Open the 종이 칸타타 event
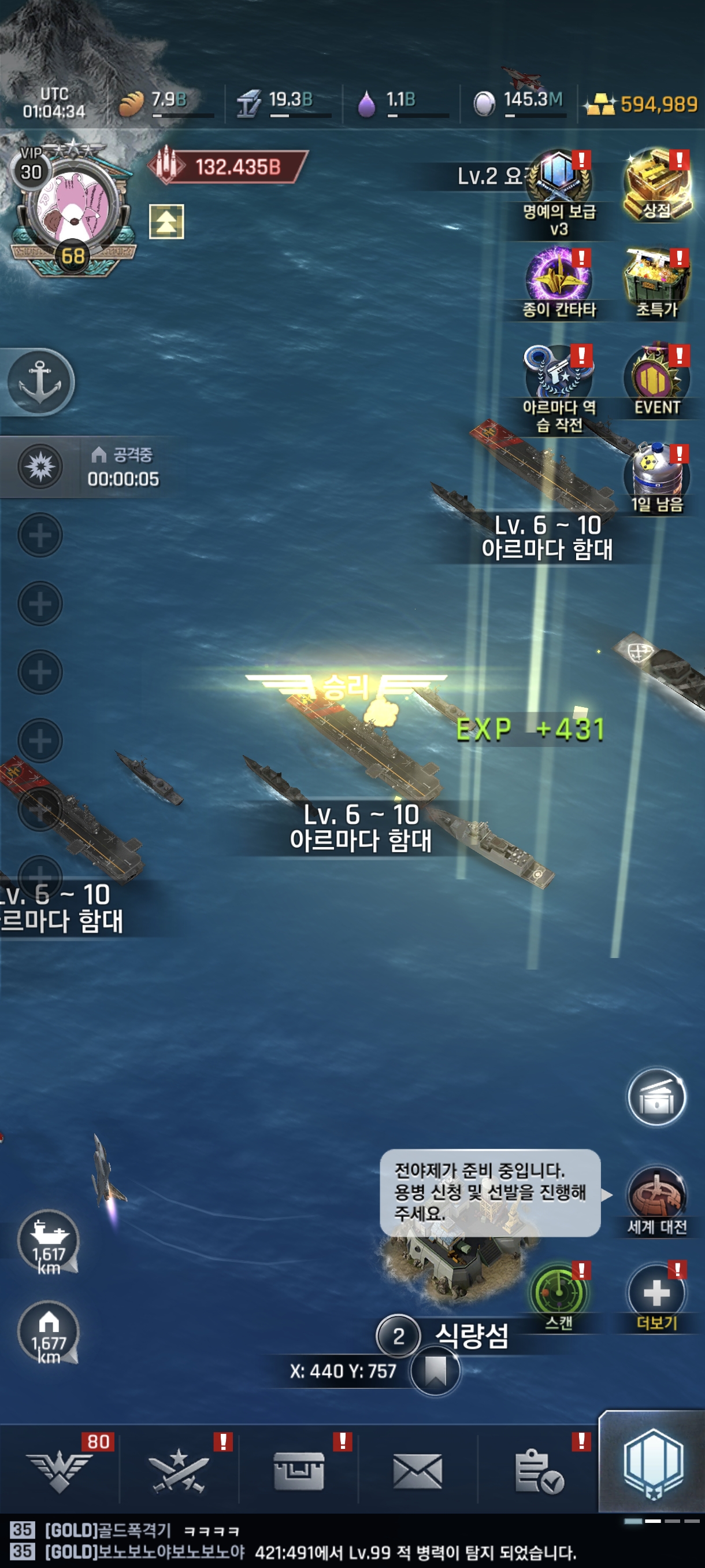The width and height of the screenshot is (705, 1568). [x=558, y=282]
